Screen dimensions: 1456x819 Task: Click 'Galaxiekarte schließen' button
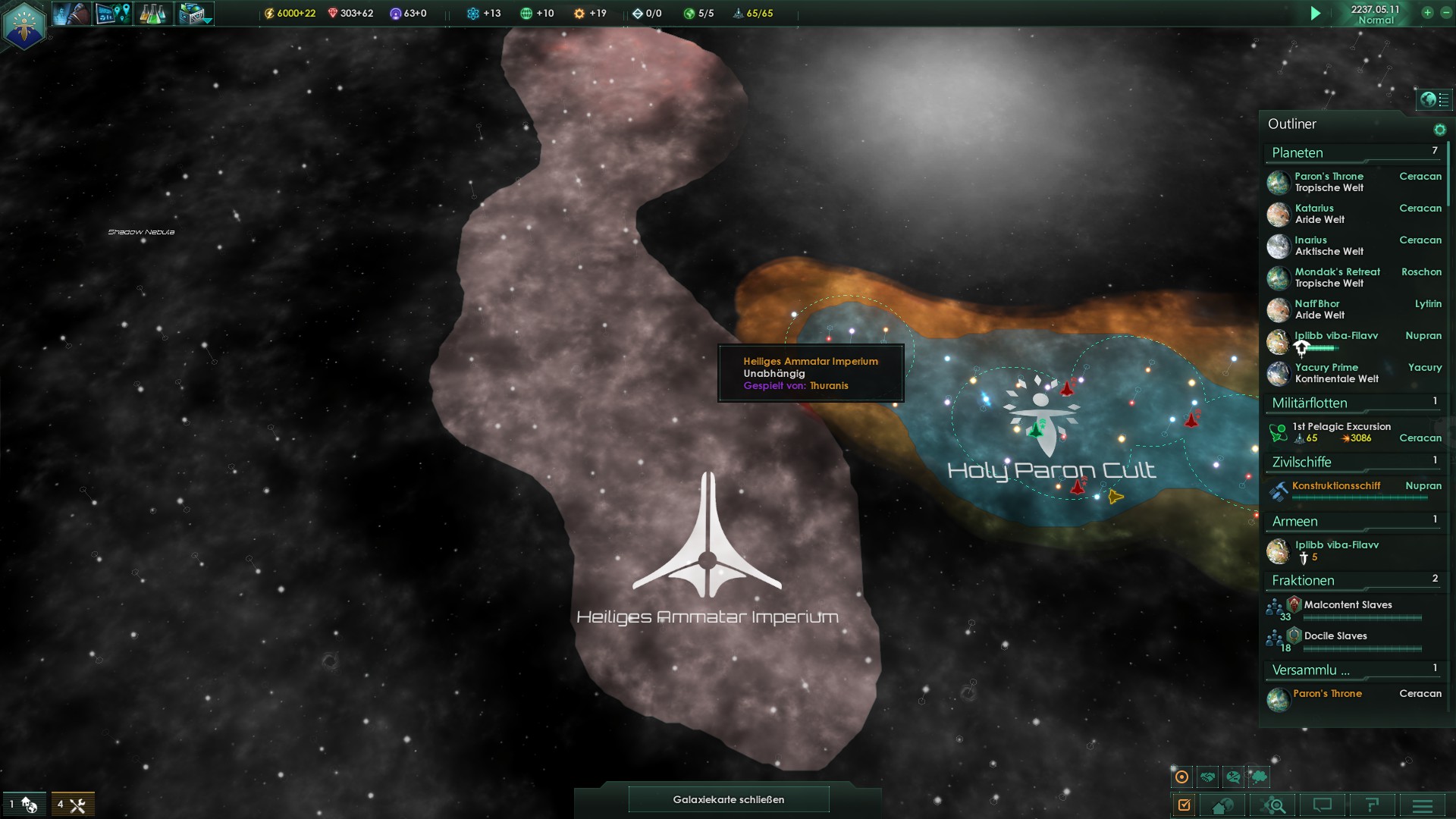coord(728,799)
